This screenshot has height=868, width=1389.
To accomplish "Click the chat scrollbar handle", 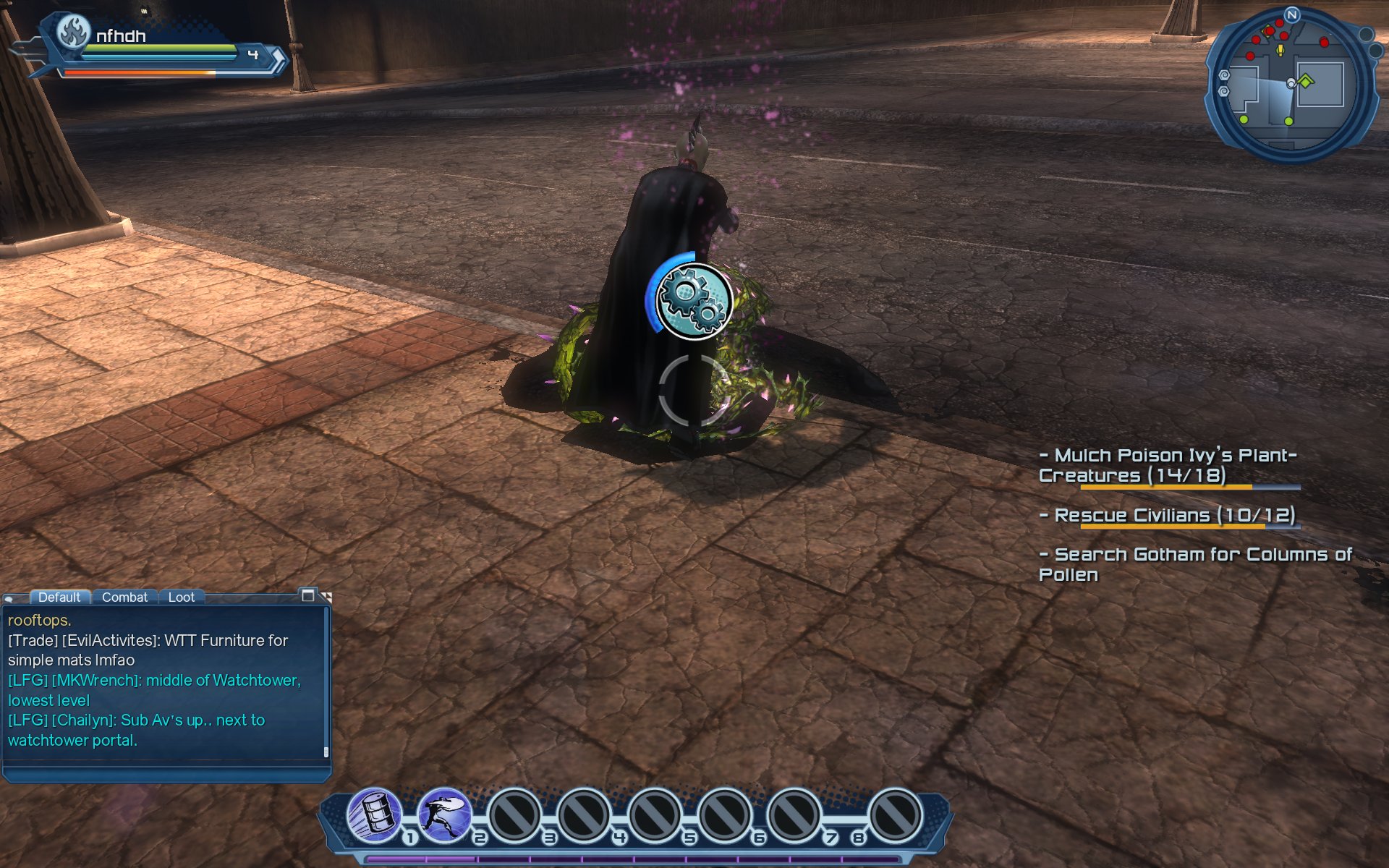I will (326, 752).
